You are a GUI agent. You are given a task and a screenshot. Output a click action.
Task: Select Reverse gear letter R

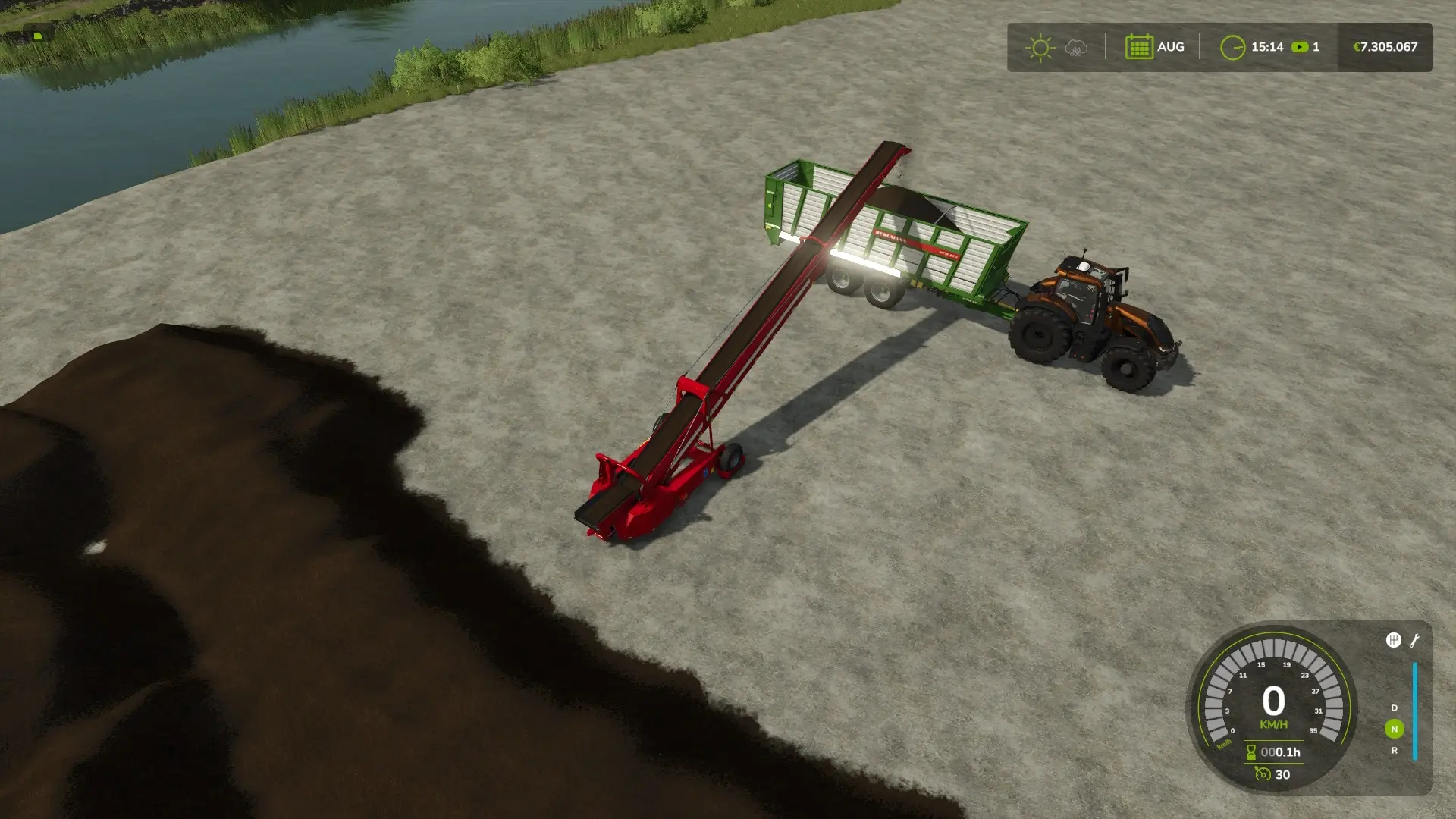tap(1394, 751)
